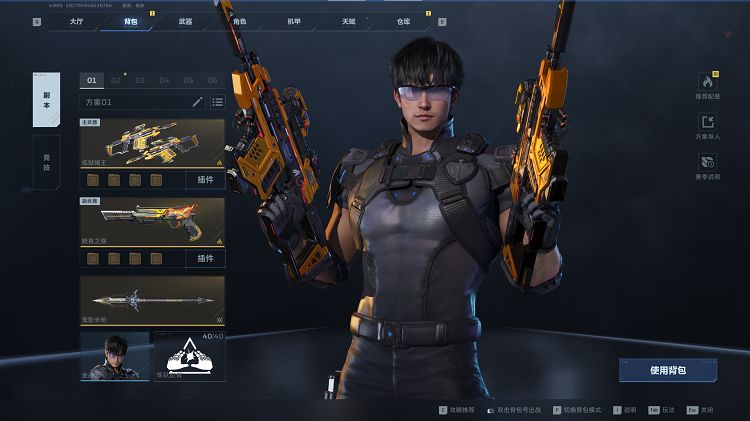Select loadout slot 02
750x421 pixels.
click(x=116, y=80)
